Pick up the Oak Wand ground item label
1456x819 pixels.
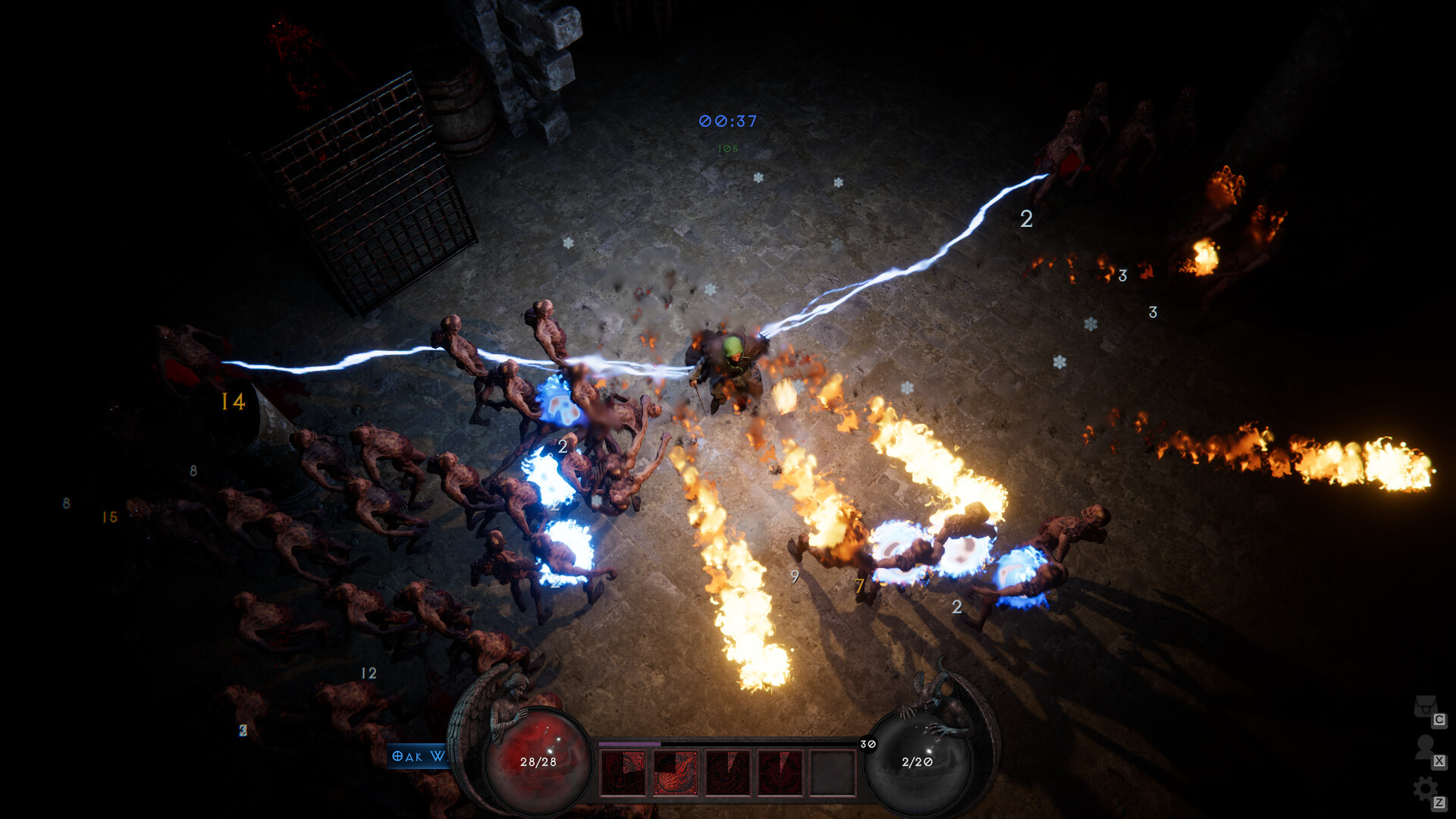coord(416,756)
